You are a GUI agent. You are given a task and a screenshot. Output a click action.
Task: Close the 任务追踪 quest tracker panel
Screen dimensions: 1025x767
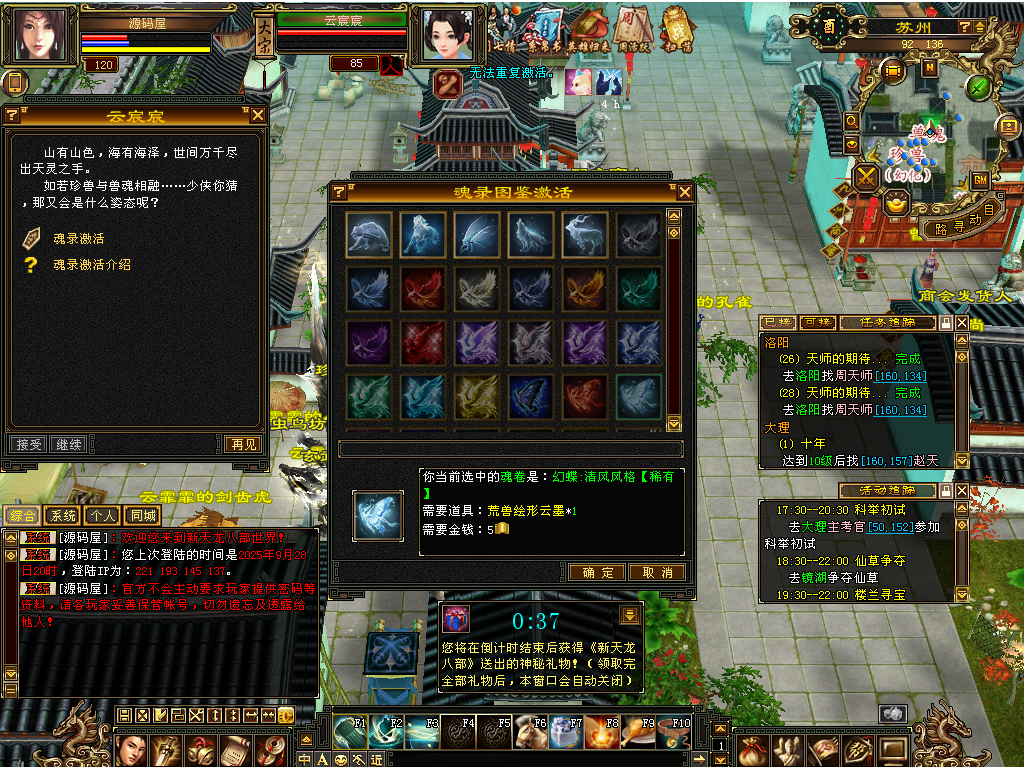pyautogui.click(x=962, y=323)
